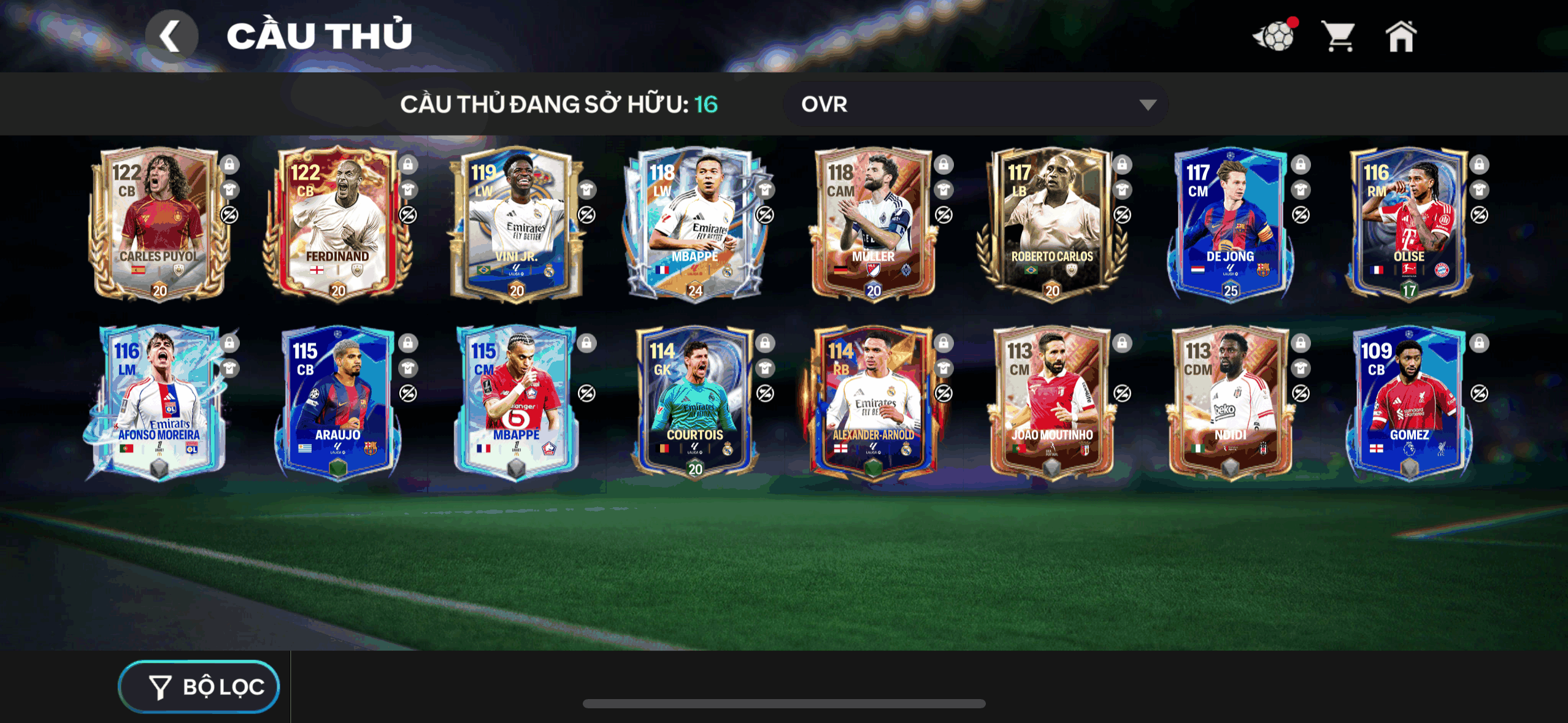Expand the OVR sort dropdown
1568x723 pixels.
pos(975,104)
